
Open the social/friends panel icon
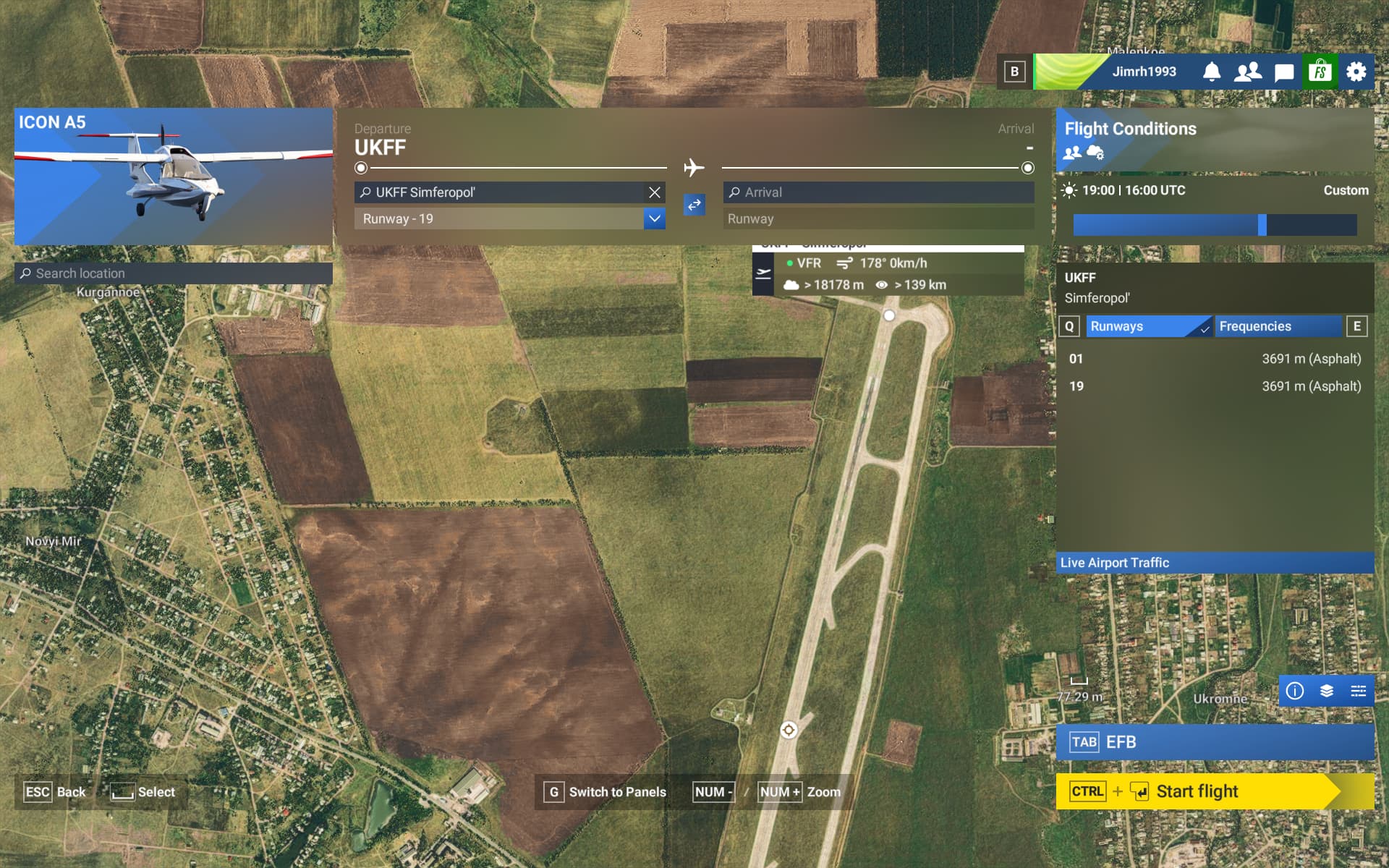(1248, 72)
